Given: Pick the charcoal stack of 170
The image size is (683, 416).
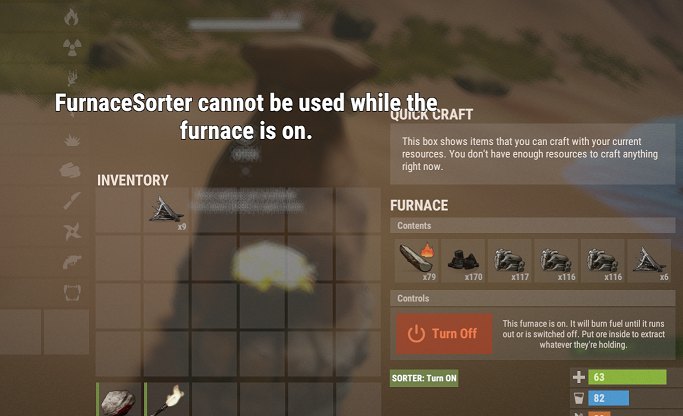Looking at the screenshot, I should coord(462,260).
